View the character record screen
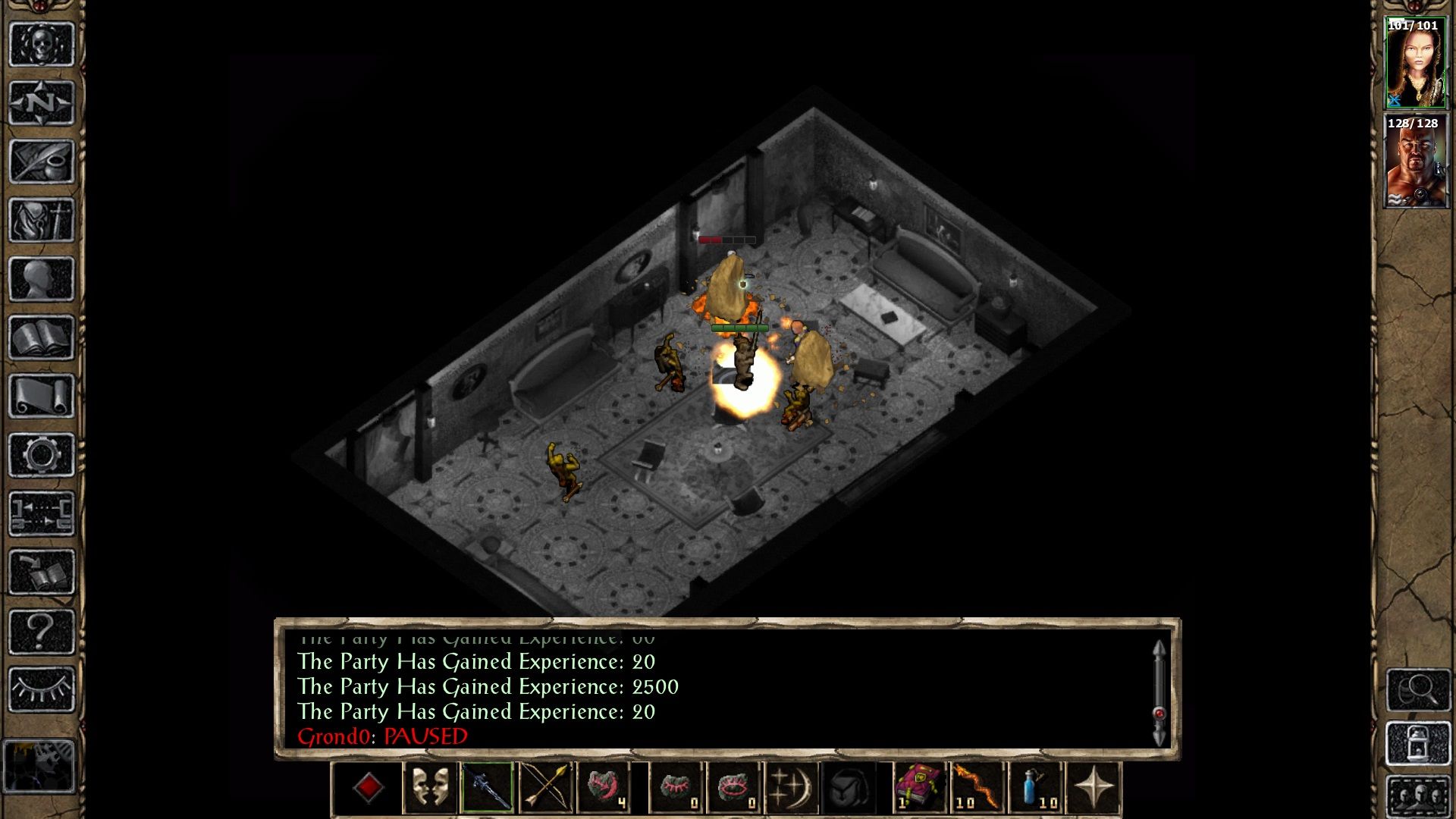Screen dimensions: 1456x819 tap(42, 278)
